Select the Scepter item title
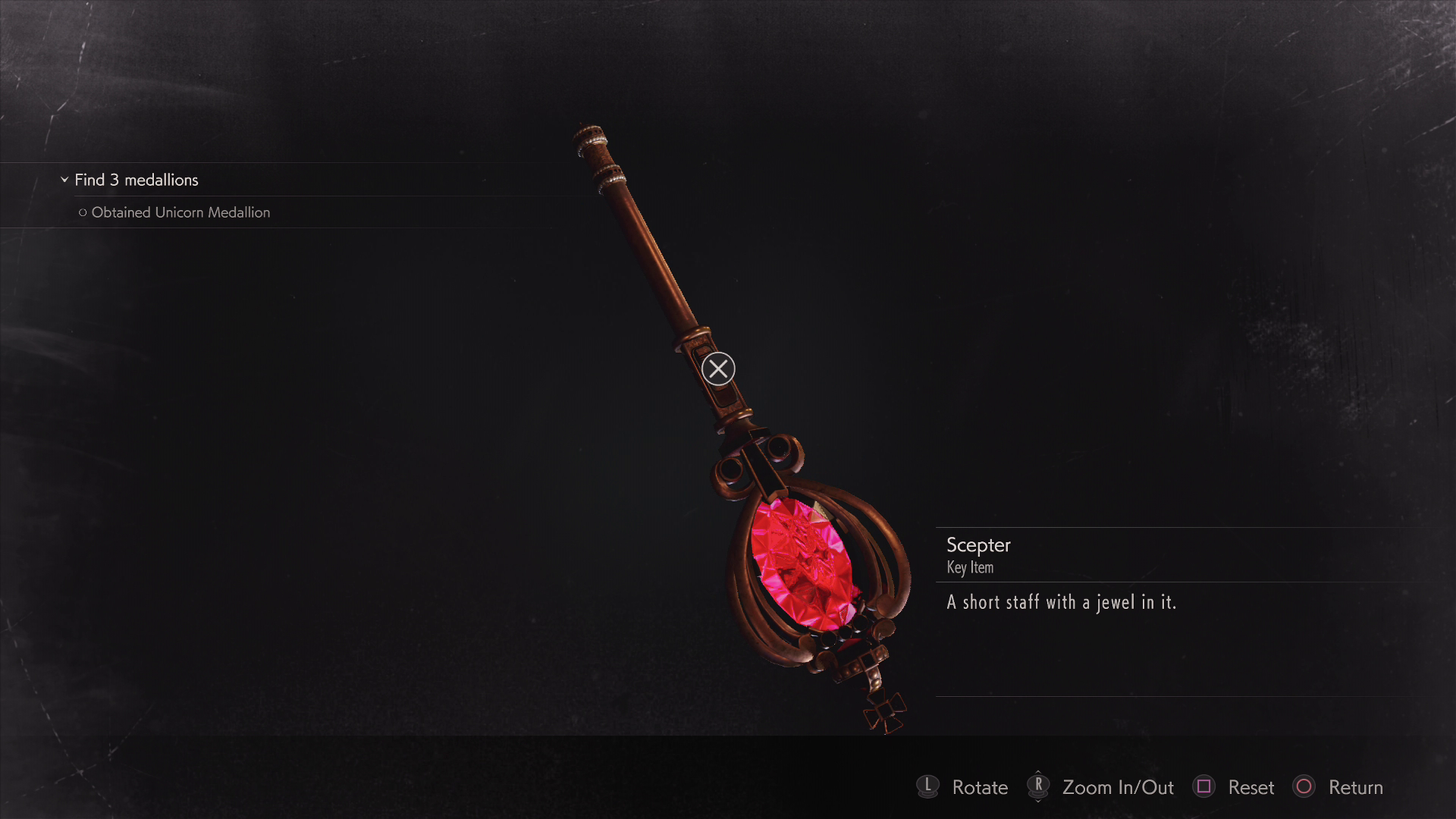Screen dimensions: 1456x819 pyautogui.click(x=978, y=545)
